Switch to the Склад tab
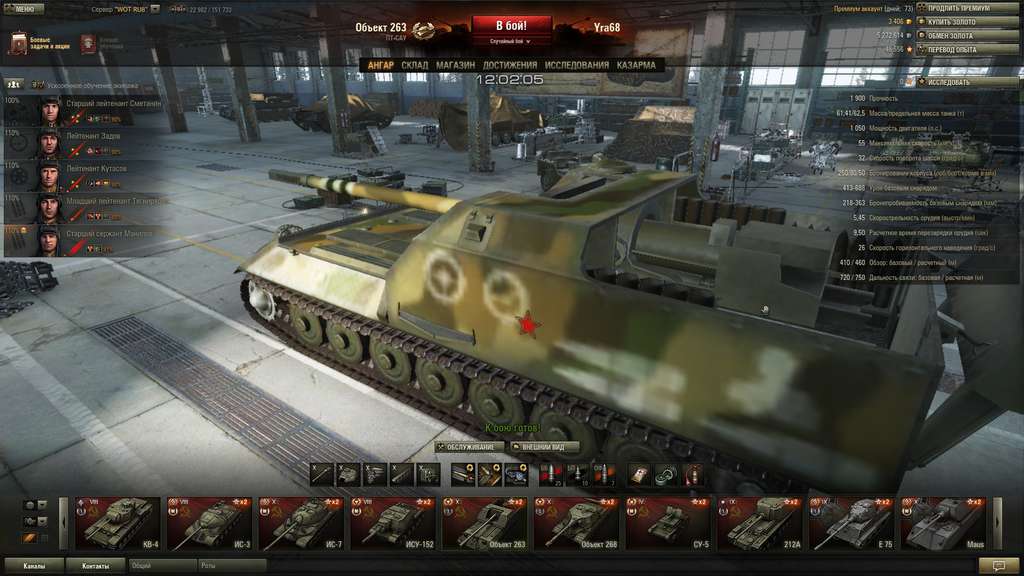This screenshot has height=576, width=1024. pyautogui.click(x=414, y=65)
